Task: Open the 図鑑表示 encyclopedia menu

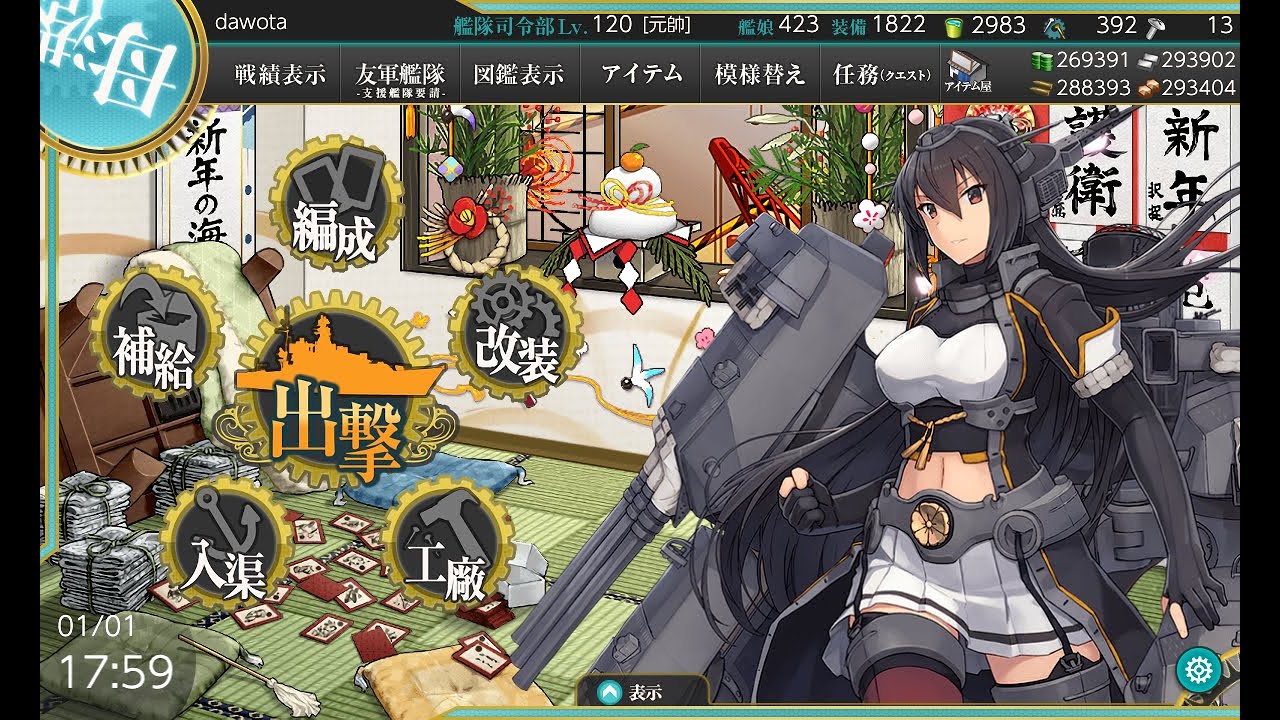Action: (519, 74)
